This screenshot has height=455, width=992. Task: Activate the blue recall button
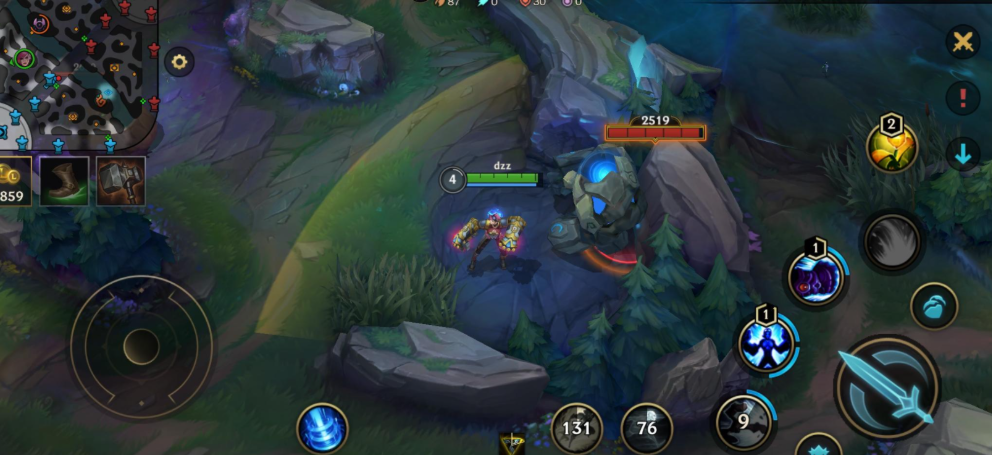(x=323, y=428)
